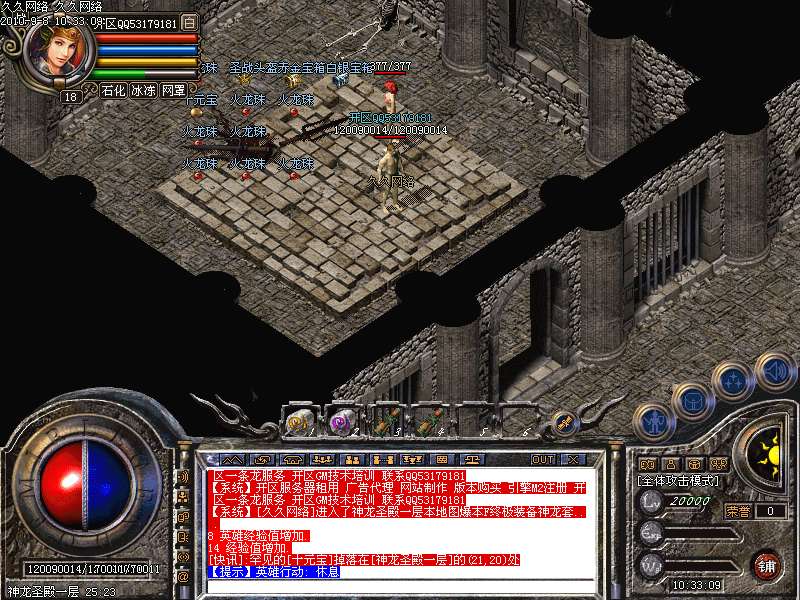The width and height of the screenshot is (800, 600).
Task: Use the potion bottle in belt slot 4
Action: (432, 423)
